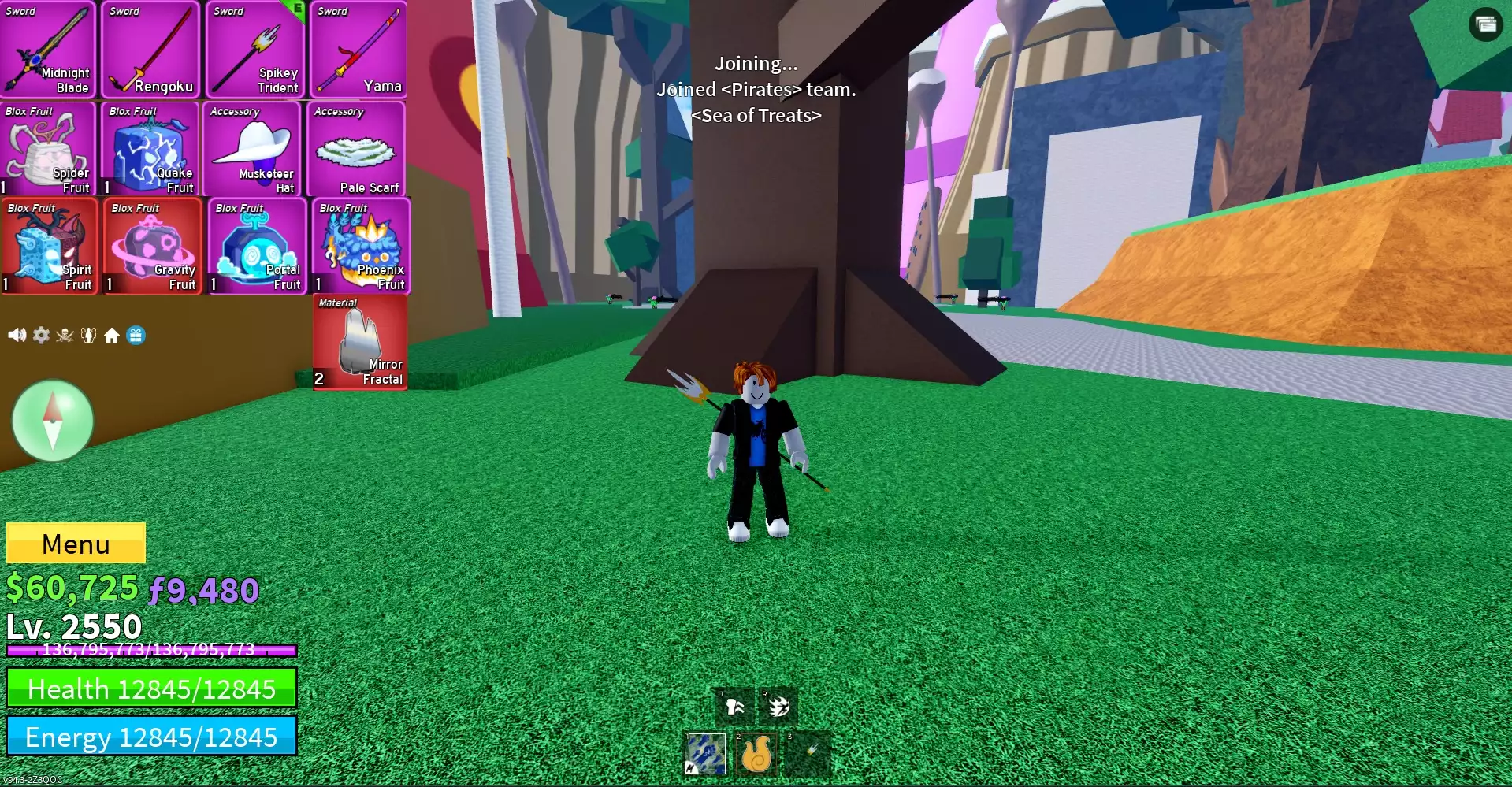
Task: Select the Musketeer Hat accessory
Action: pyautogui.click(x=253, y=150)
